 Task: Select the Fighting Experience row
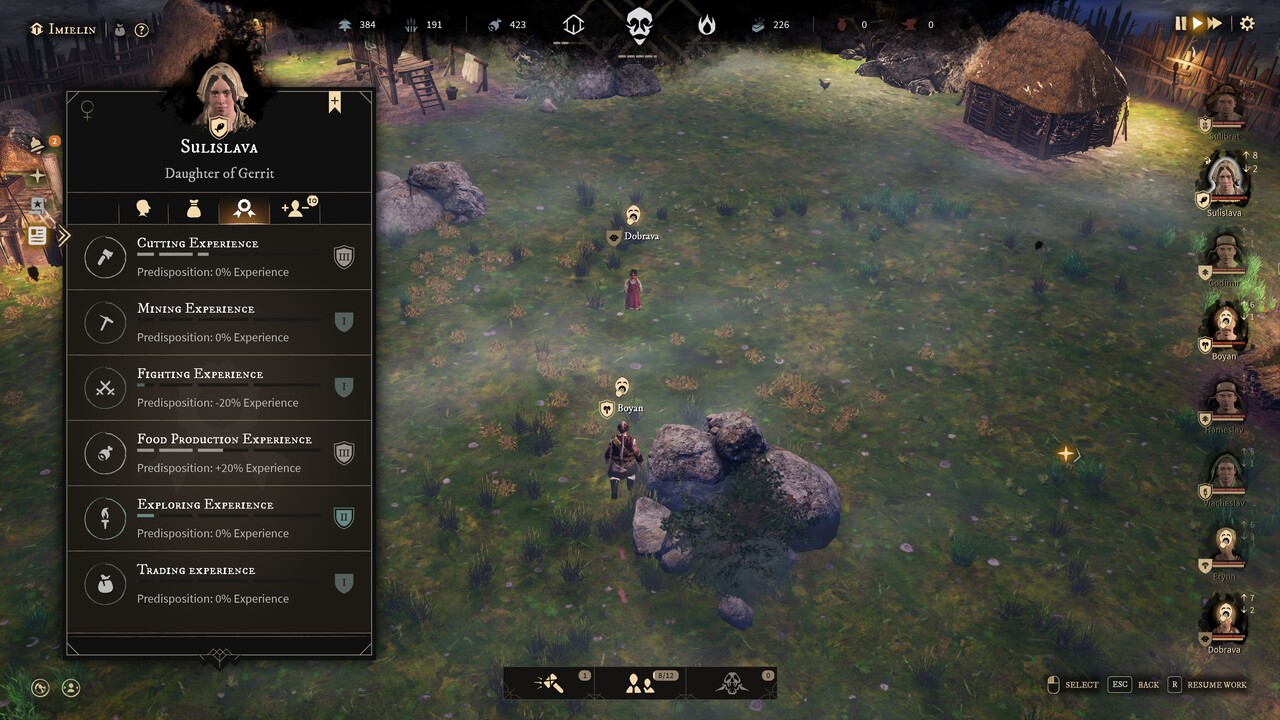(219, 388)
